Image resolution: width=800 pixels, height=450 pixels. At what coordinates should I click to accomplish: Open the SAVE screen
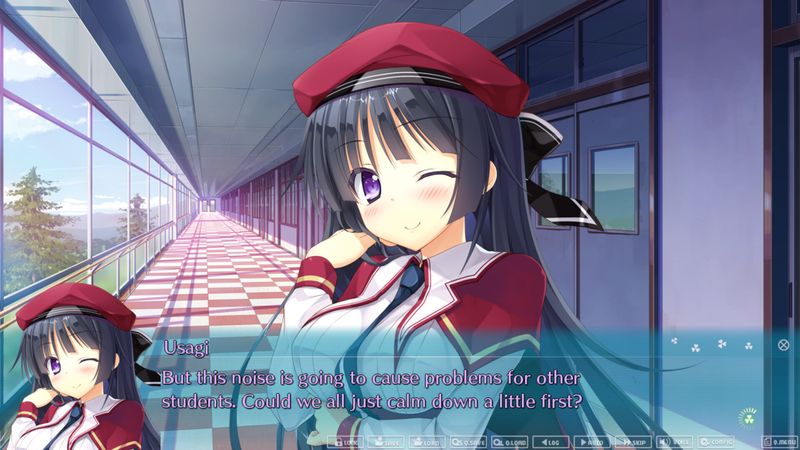(x=387, y=441)
